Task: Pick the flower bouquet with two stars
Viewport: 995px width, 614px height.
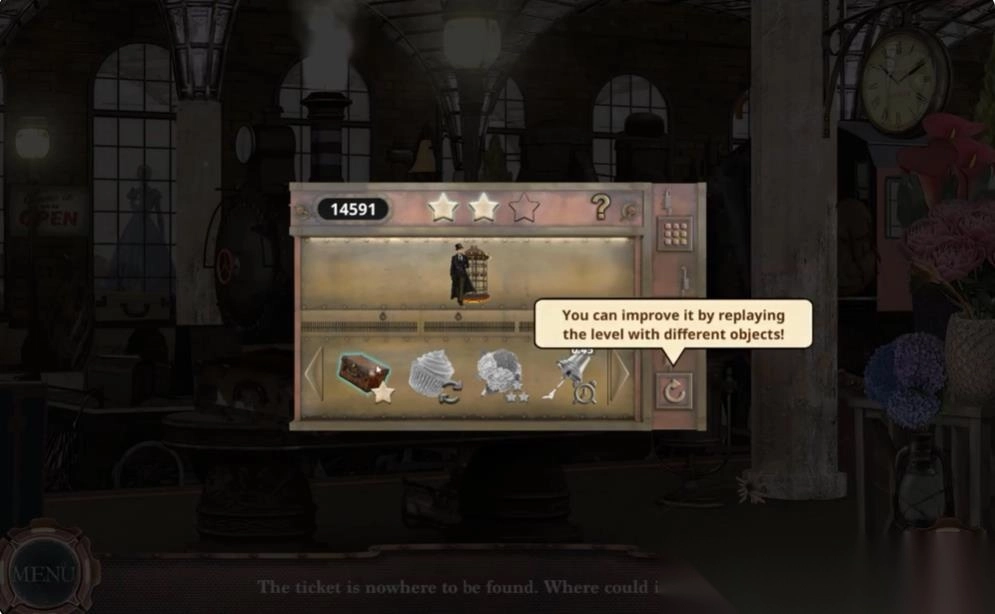Action: pos(500,374)
